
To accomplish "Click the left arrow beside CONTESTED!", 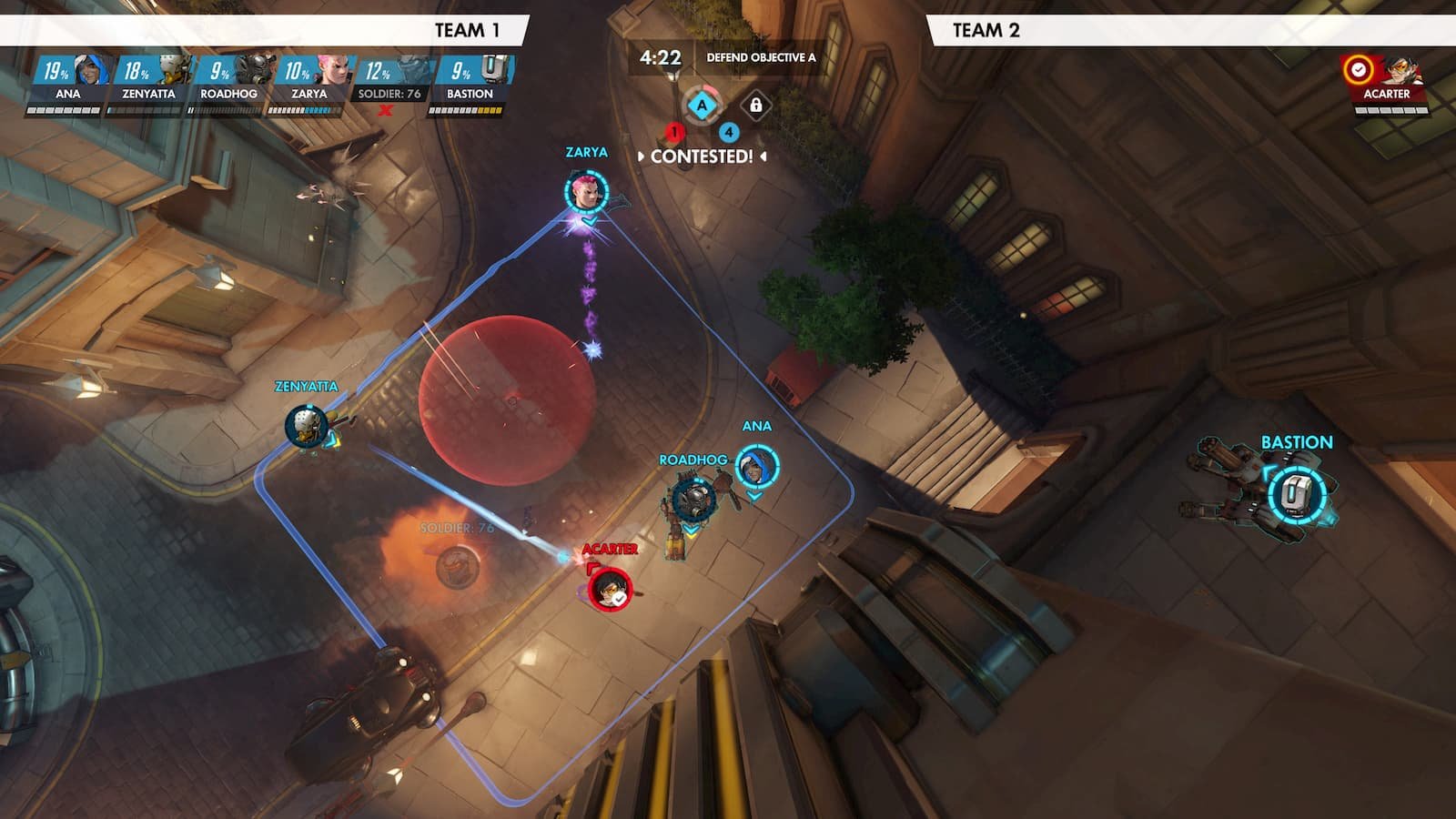I will [x=642, y=156].
